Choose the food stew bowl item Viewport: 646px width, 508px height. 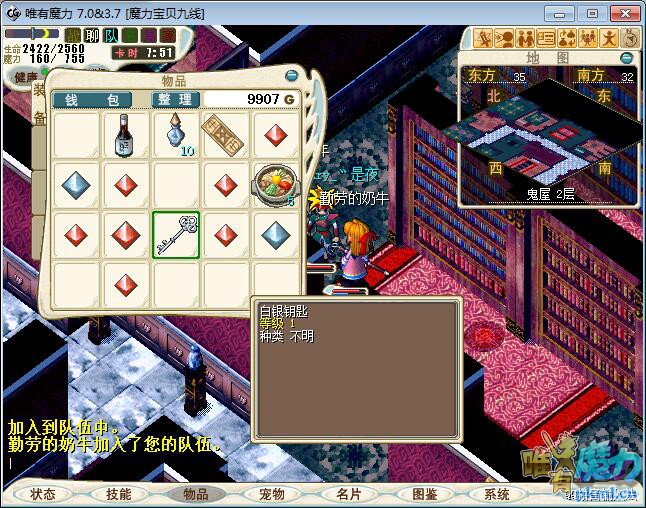tap(275, 185)
